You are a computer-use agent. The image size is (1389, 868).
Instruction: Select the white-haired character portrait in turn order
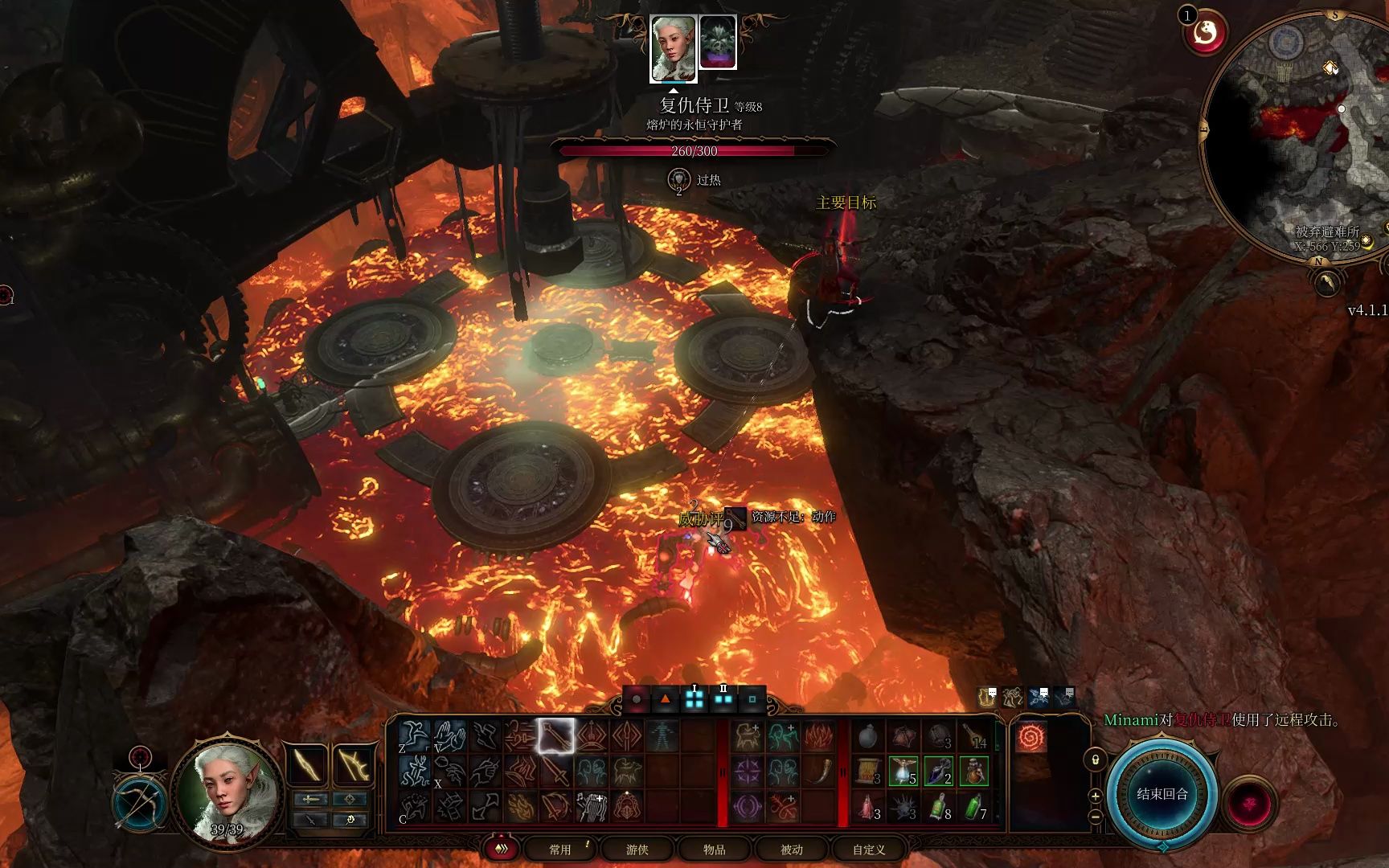[673, 47]
